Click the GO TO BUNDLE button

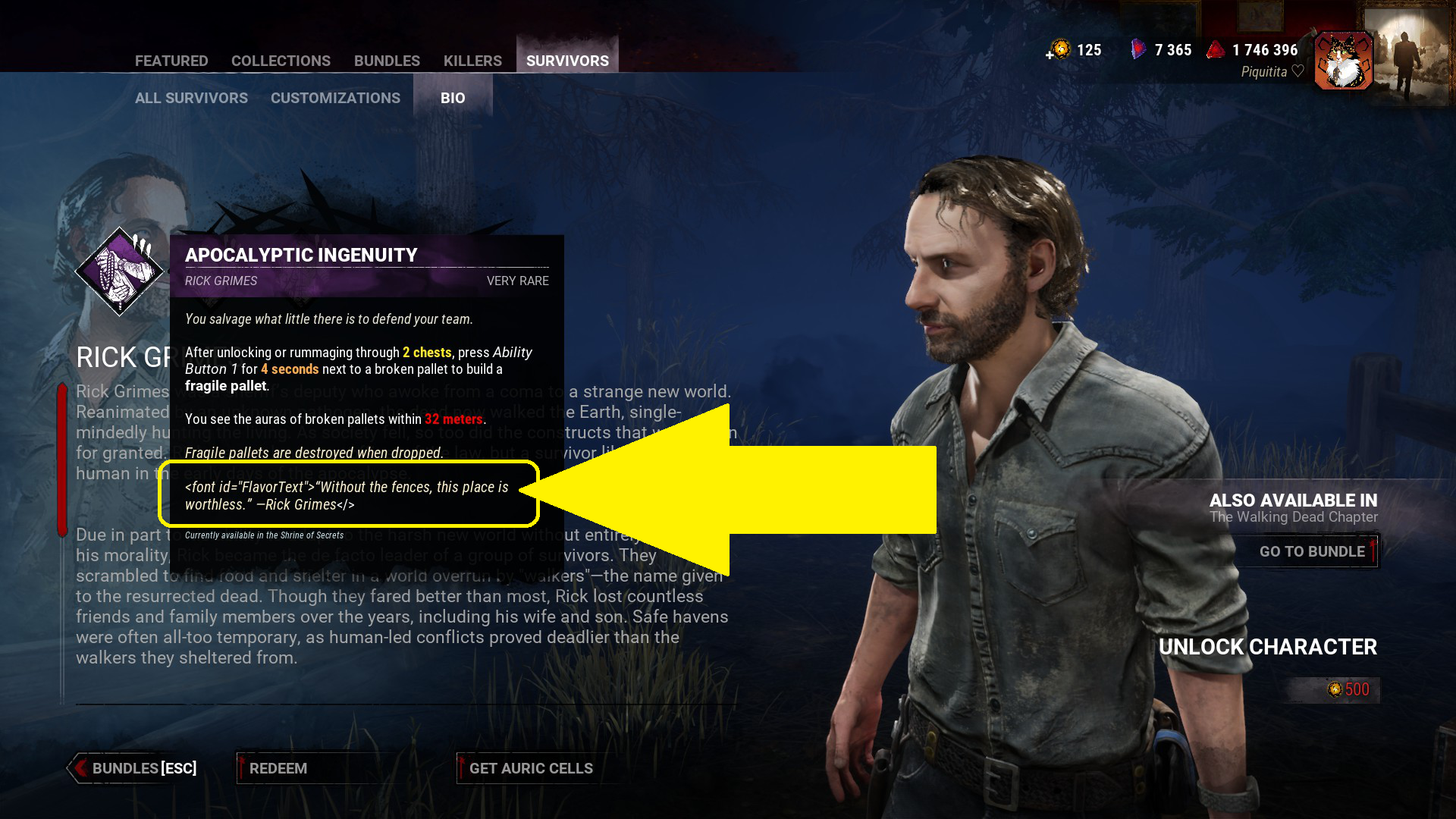[x=1312, y=551]
